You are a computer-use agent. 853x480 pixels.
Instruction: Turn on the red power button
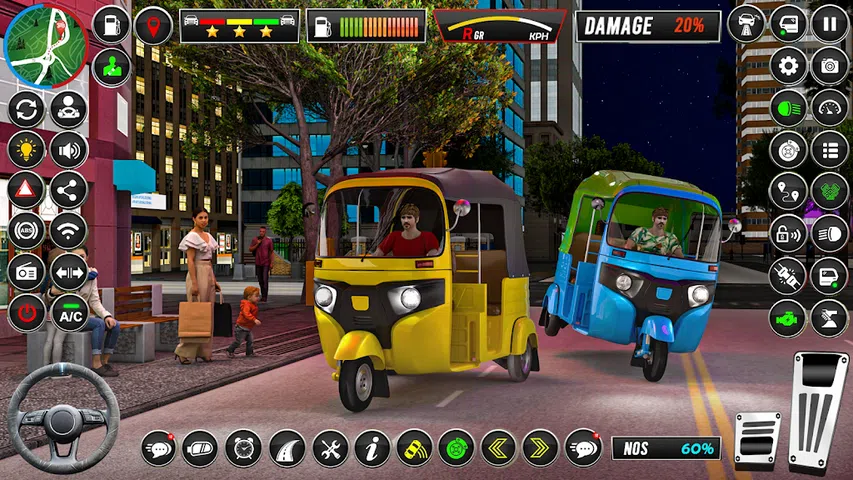(26, 313)
